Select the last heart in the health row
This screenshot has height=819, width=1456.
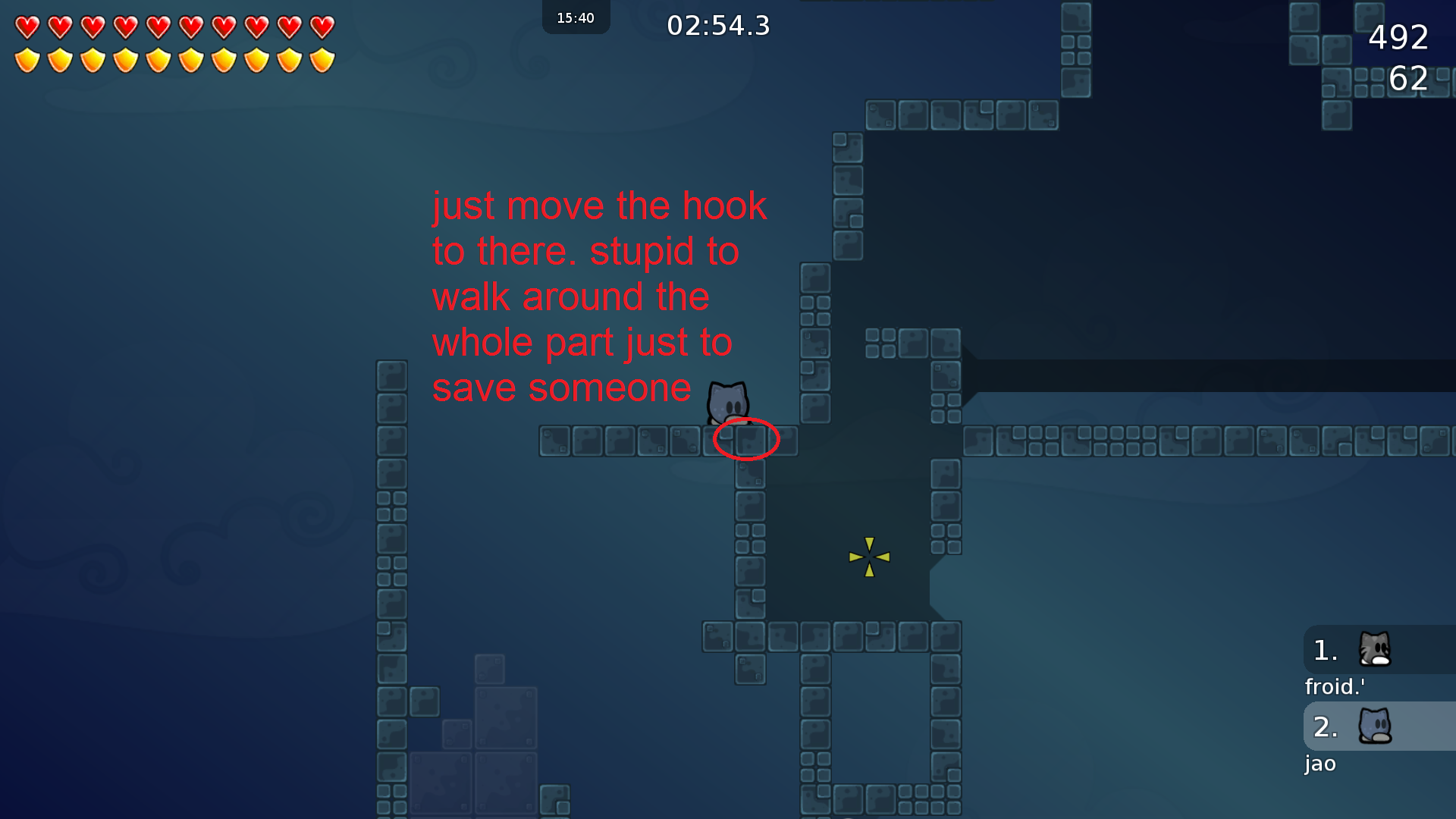click(x=322, y=27)
